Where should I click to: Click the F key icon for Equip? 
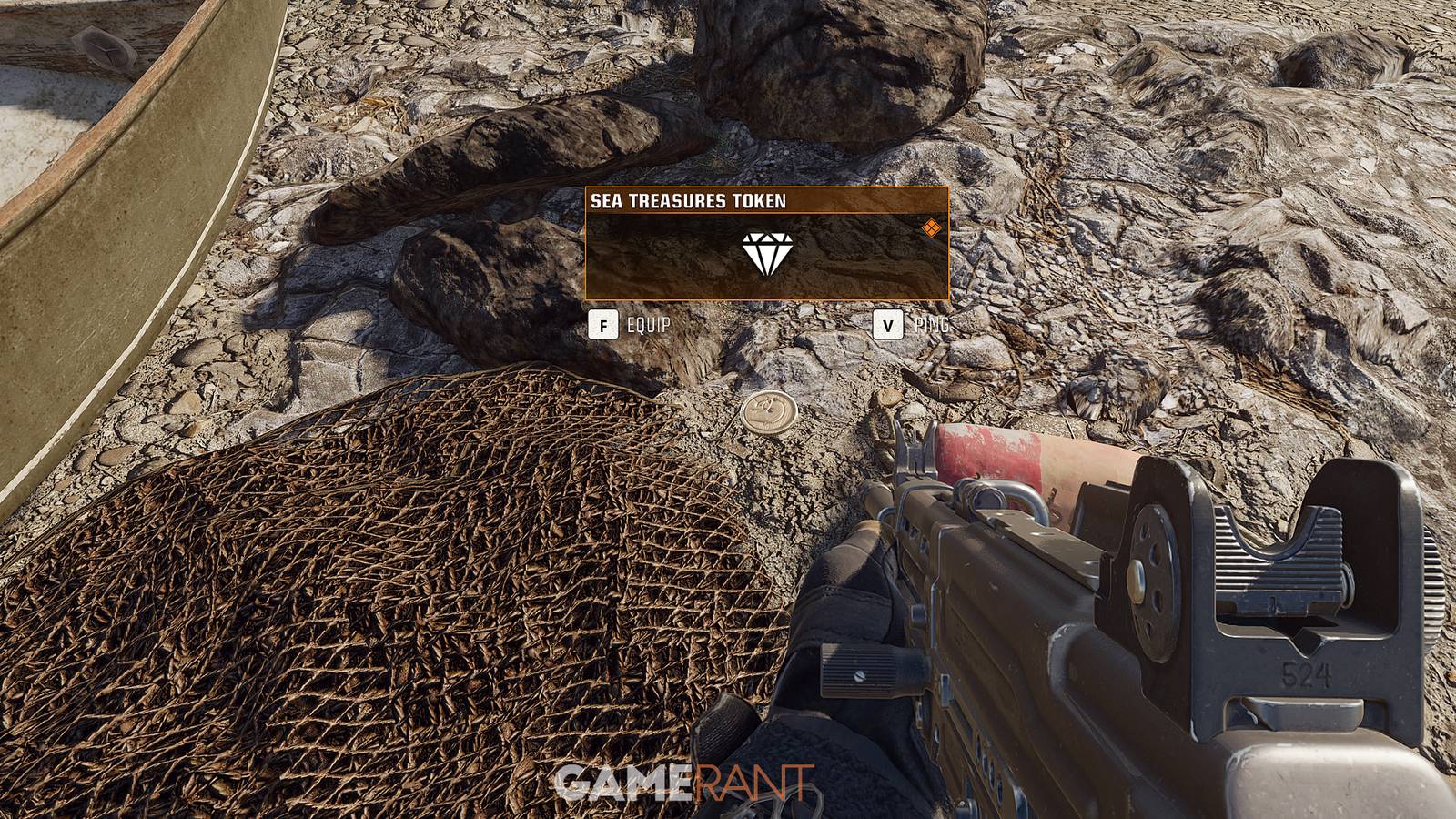click(x=605, y=323)
